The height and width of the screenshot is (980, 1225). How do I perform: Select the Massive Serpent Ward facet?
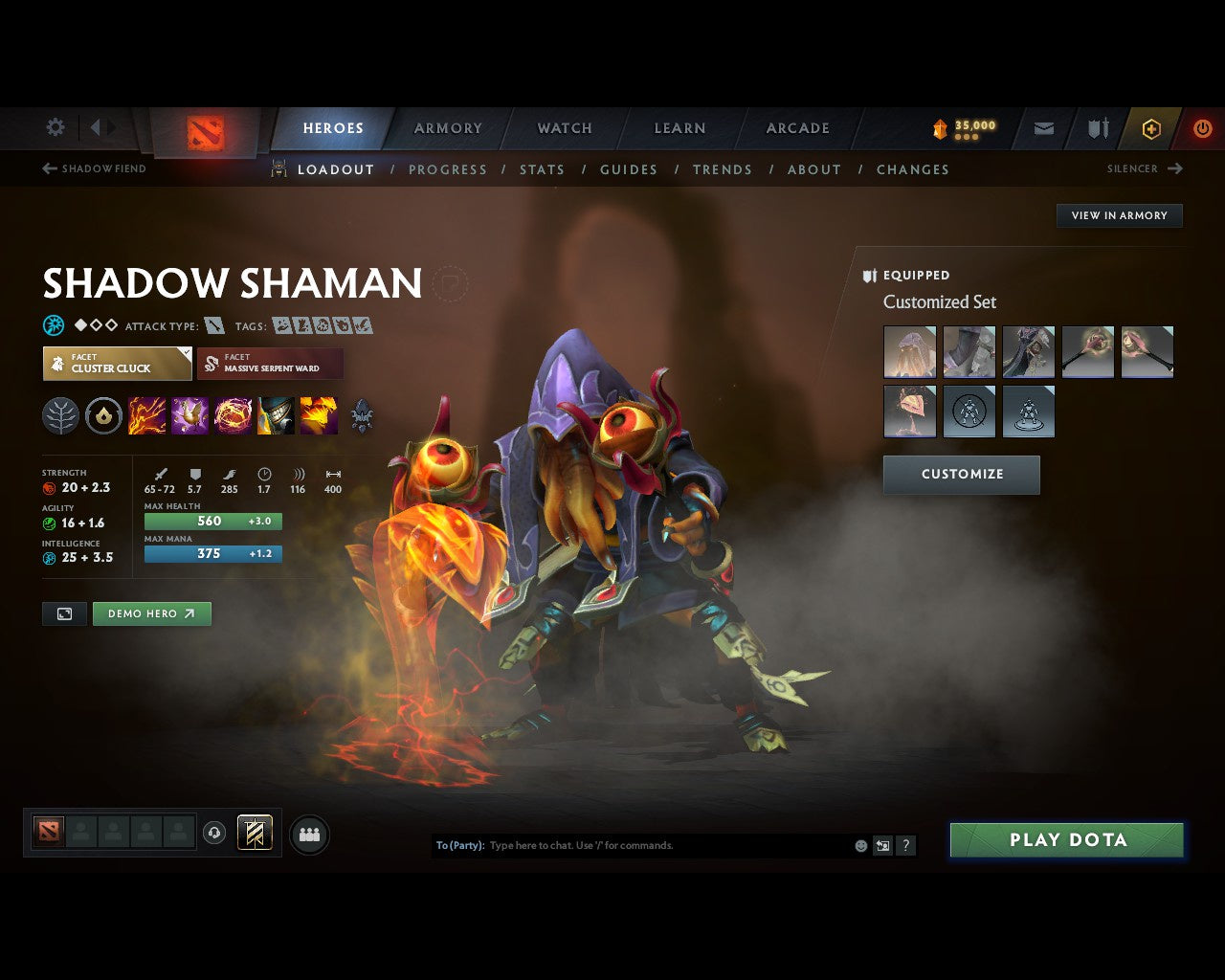click(271, 364)
